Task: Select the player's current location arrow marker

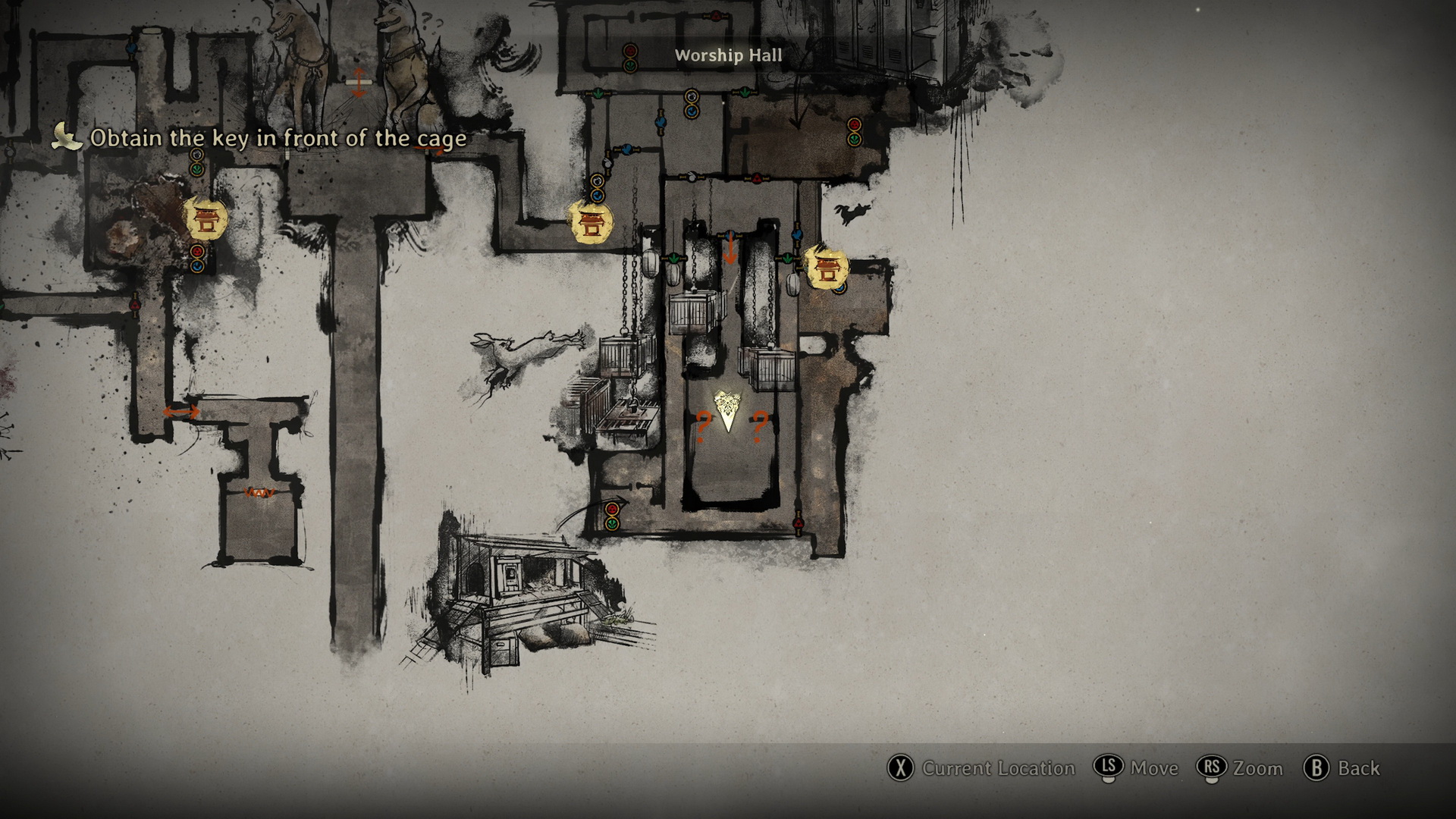Action: click(x=728, y=413)
